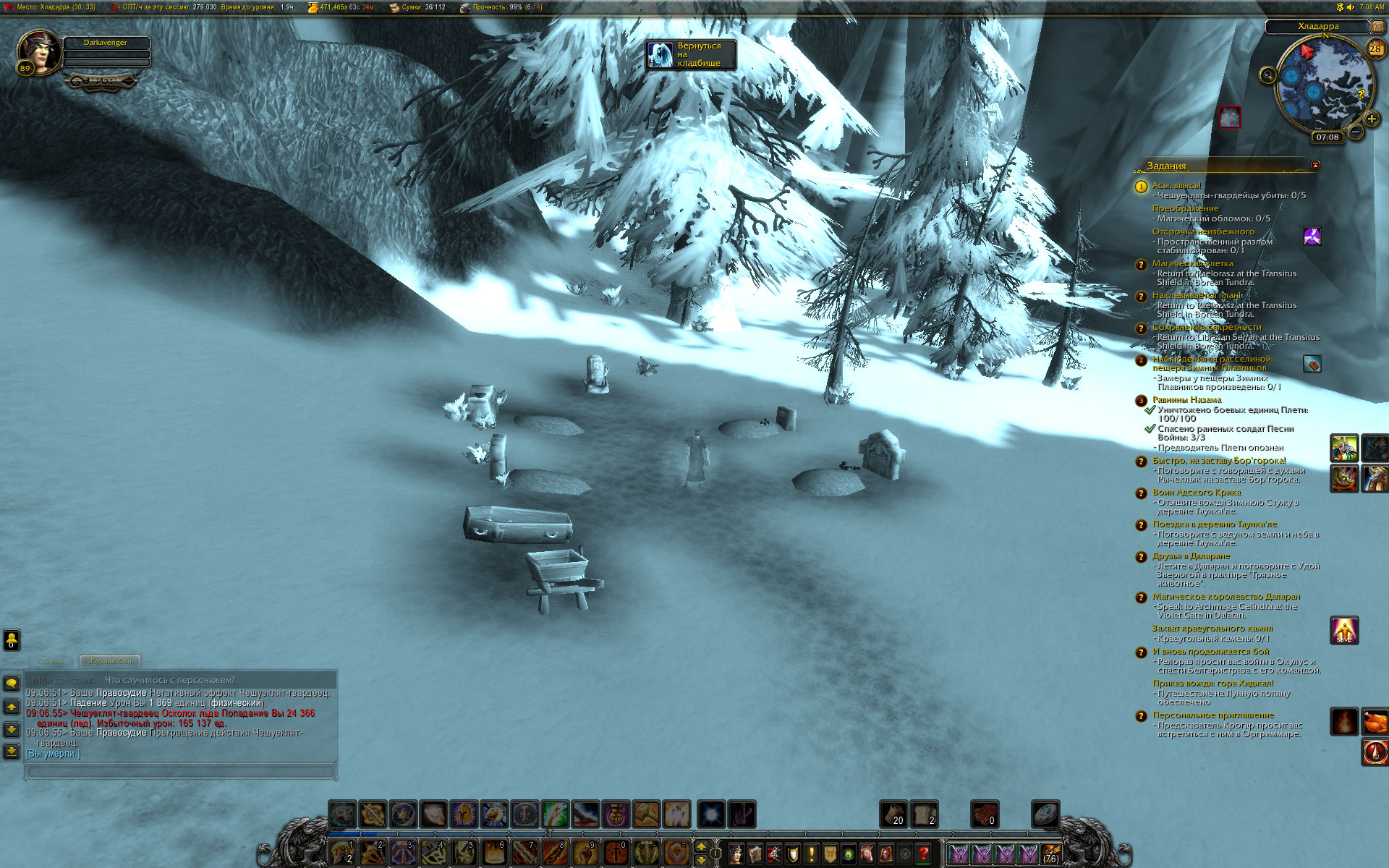The width and height of the screenshot is (1389, 868).
Task: Jump chat to bottom with the underlined arrow
Action: (x=12, y=752)
